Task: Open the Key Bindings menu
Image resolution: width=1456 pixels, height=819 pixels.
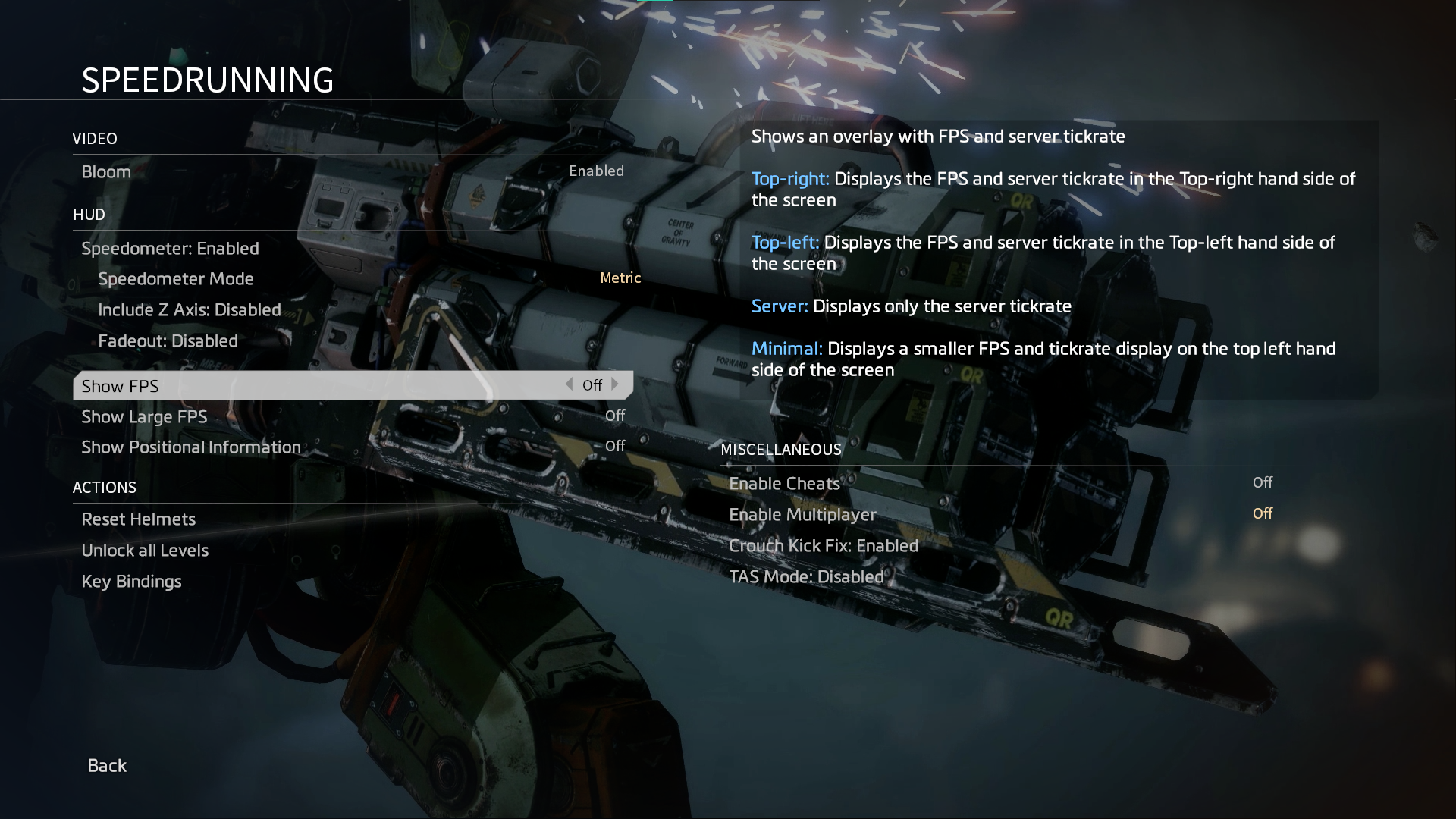Action: tap(131, 582)
